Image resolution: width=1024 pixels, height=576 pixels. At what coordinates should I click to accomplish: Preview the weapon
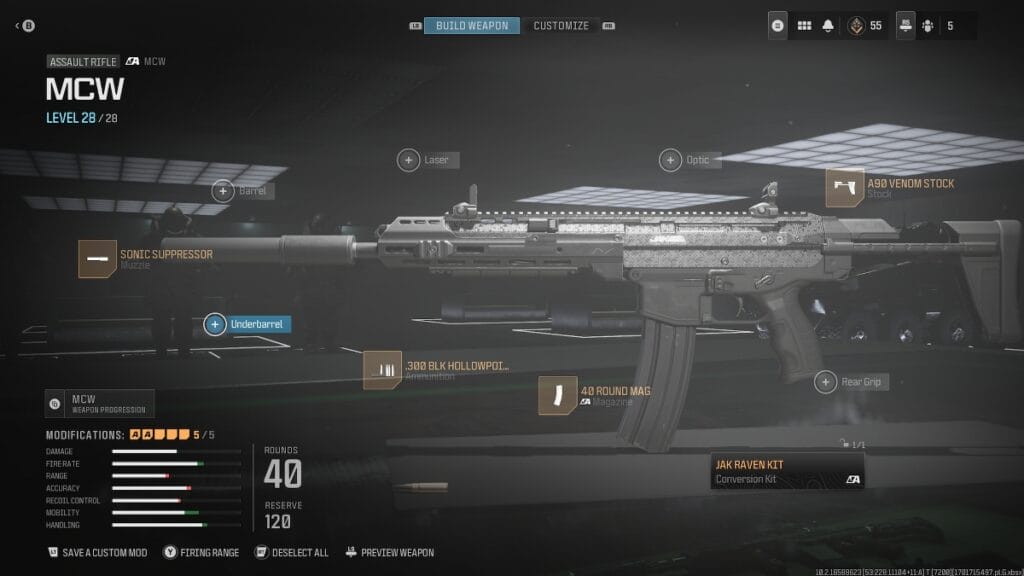coord(390,552)
